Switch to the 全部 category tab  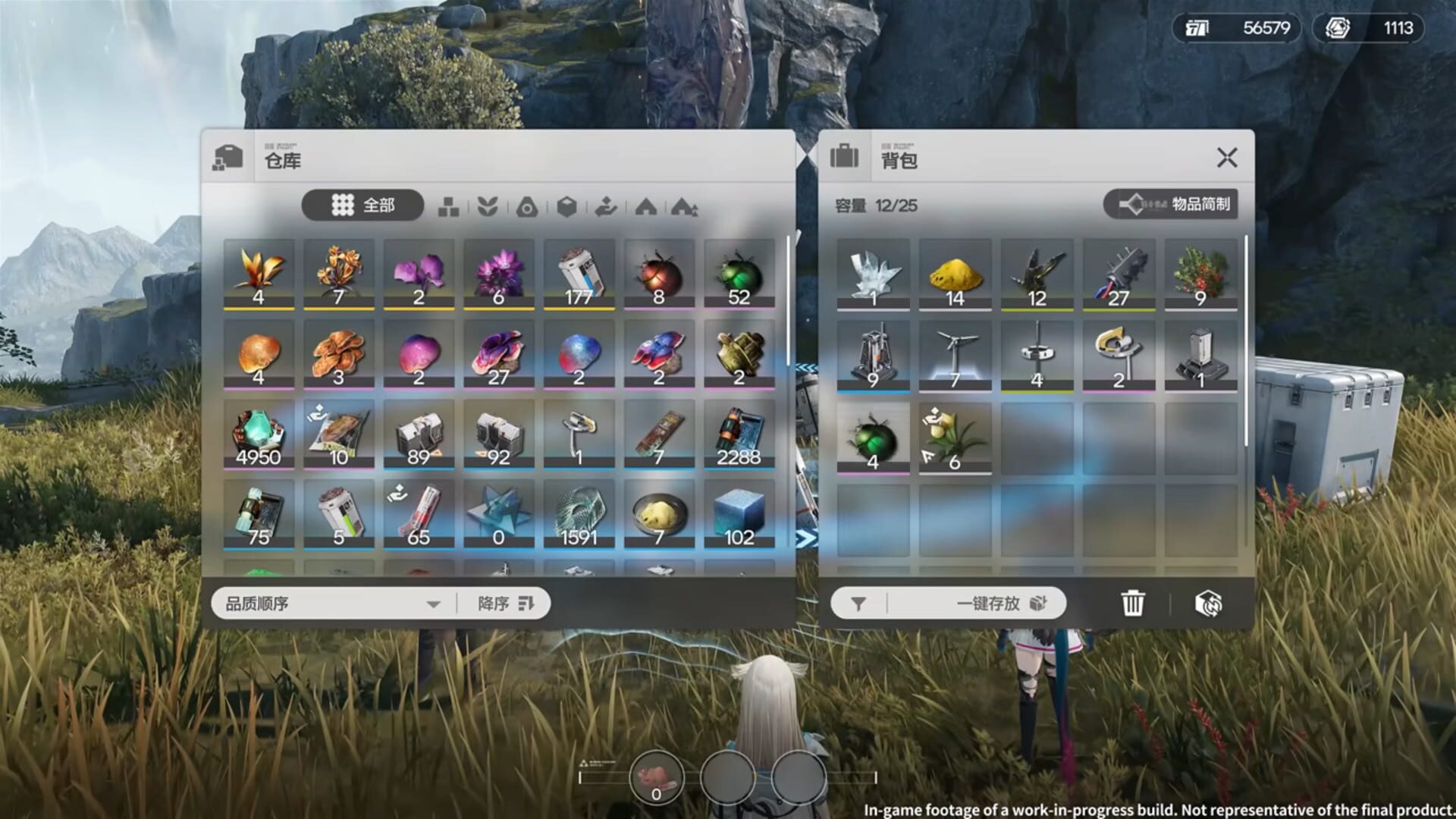(362, 206)
